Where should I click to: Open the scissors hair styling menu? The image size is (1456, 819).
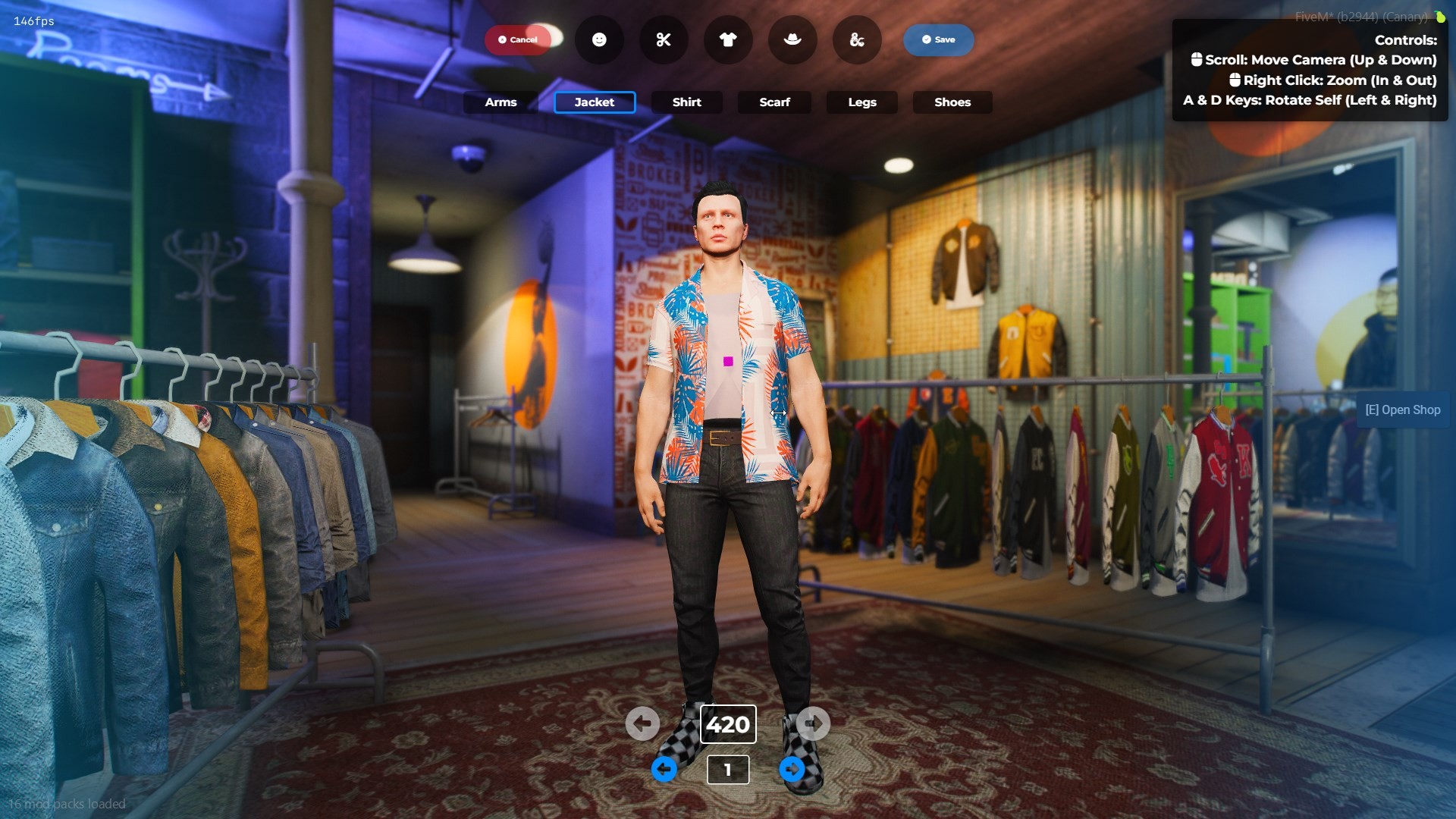(x=664, y=39)
